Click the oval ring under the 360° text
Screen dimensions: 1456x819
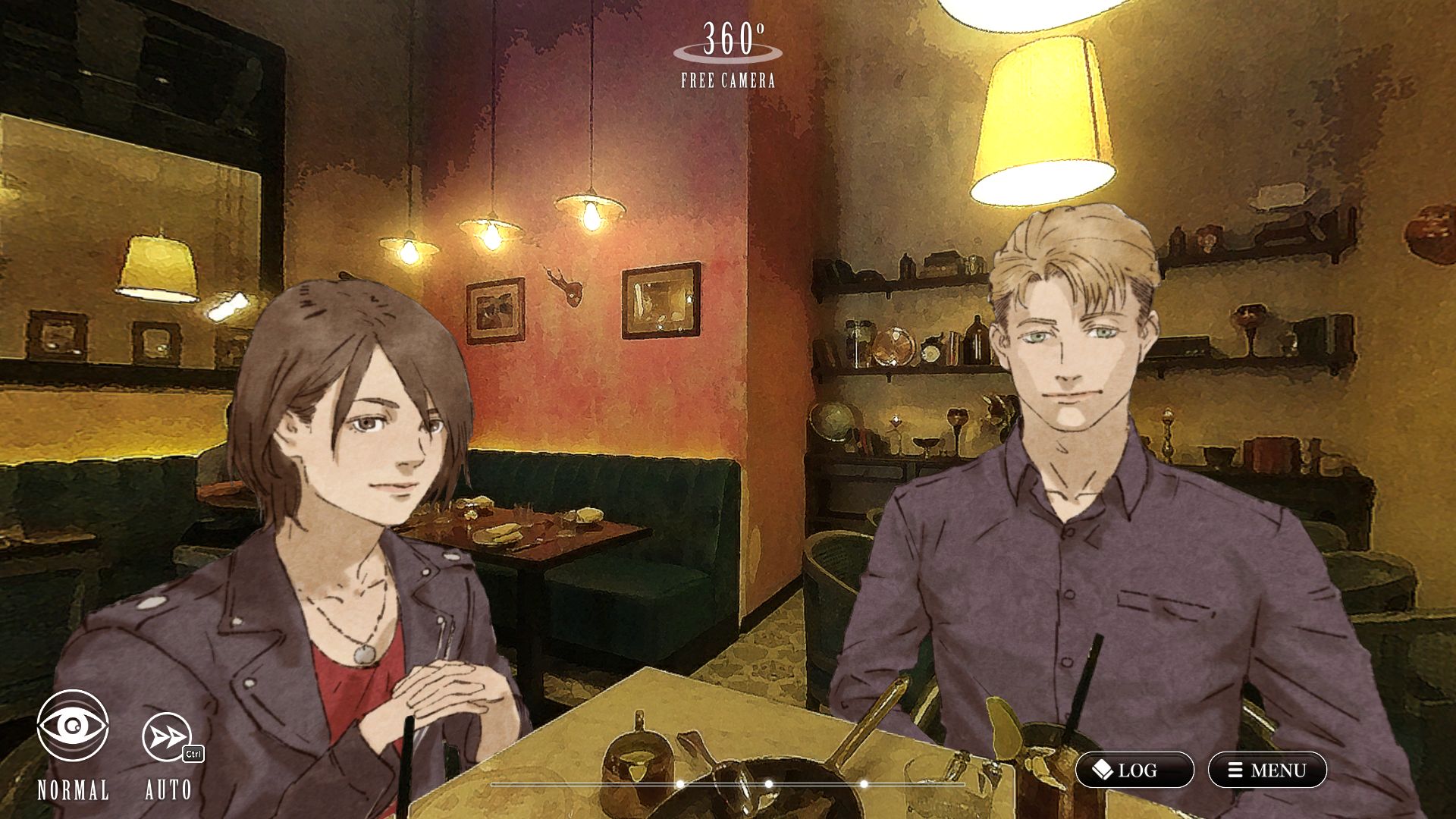[x=726, y=55]
